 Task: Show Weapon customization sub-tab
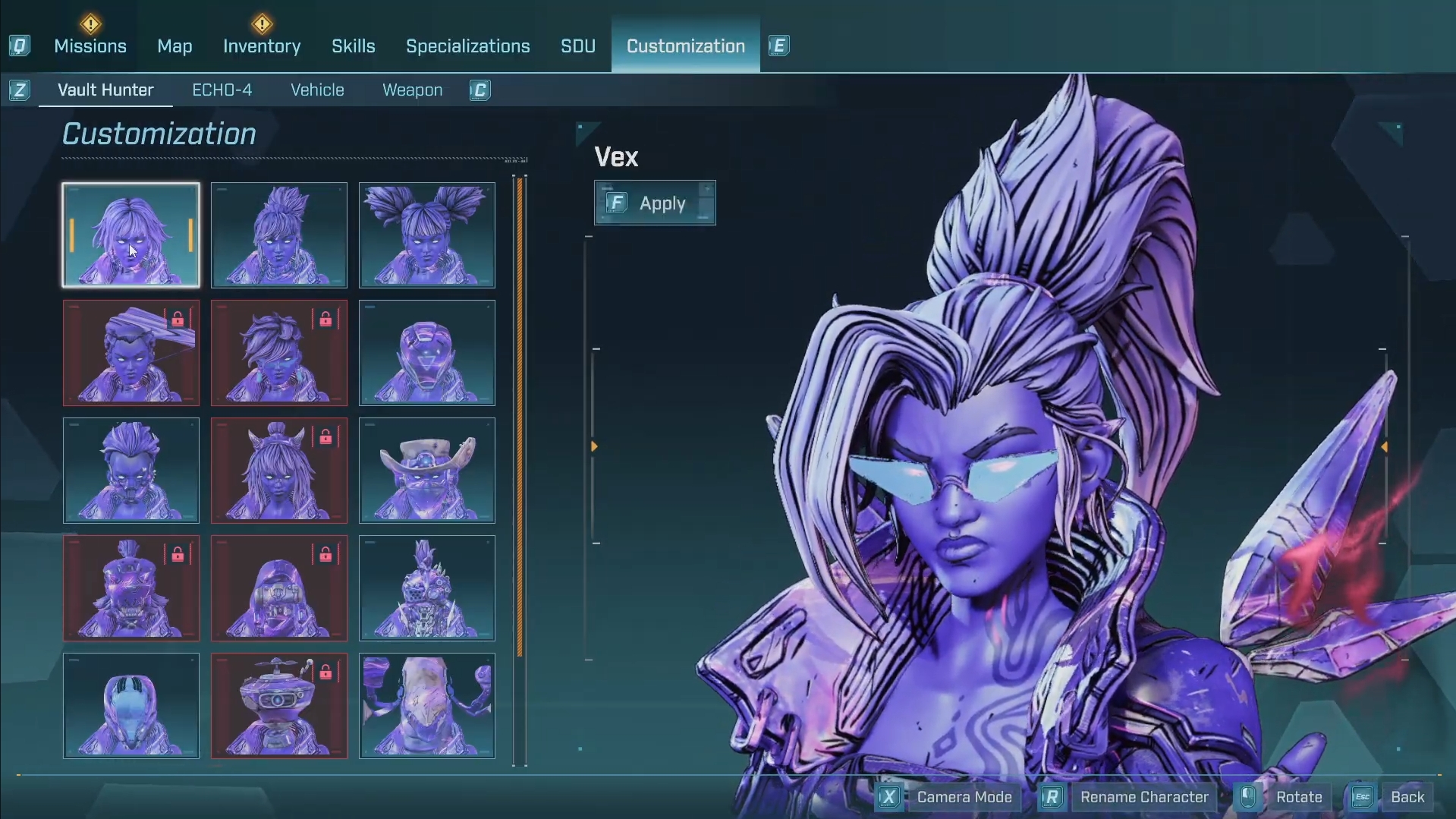point(412,90)
